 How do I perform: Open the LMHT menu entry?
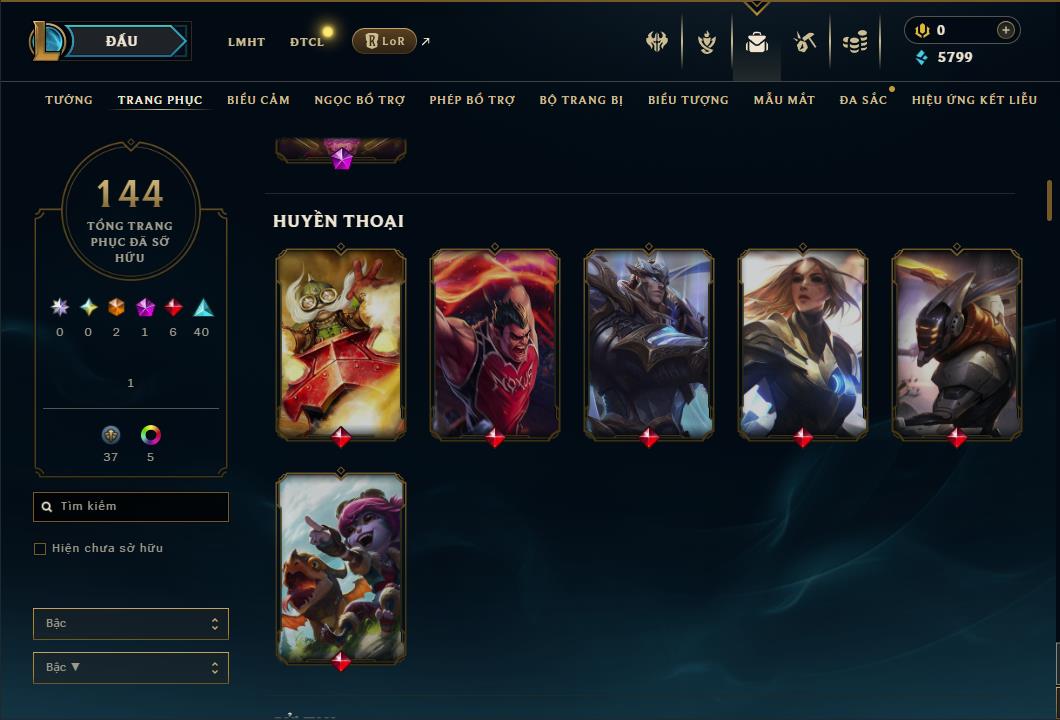pos(246,42)
